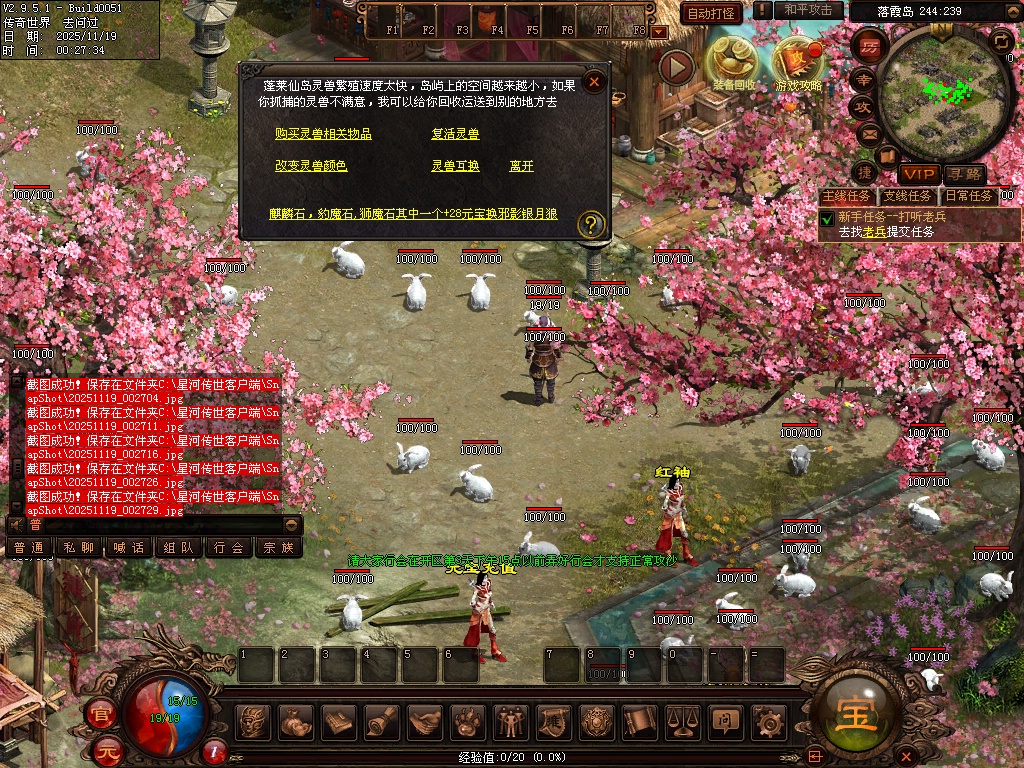Click 离开 to leave the dialogue
The image size is (1024, 768).
521,166
